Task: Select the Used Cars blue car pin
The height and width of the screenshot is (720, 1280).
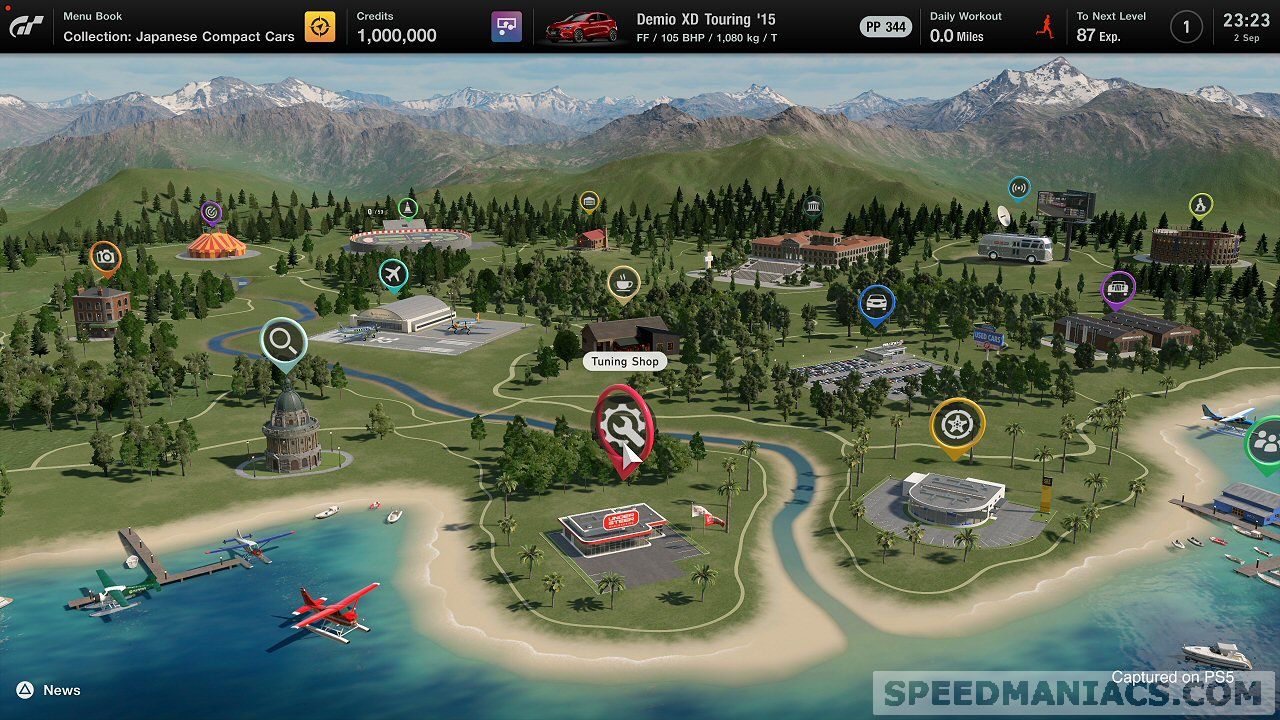Action: [x=876, y=303]
